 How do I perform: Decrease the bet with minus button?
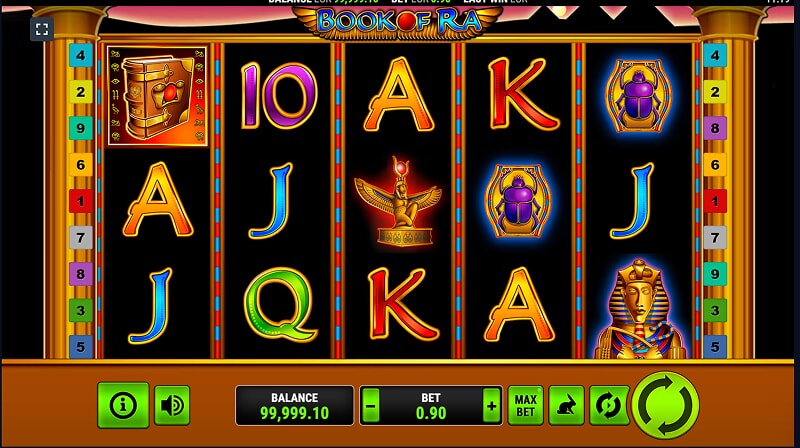tap(371, 406)
